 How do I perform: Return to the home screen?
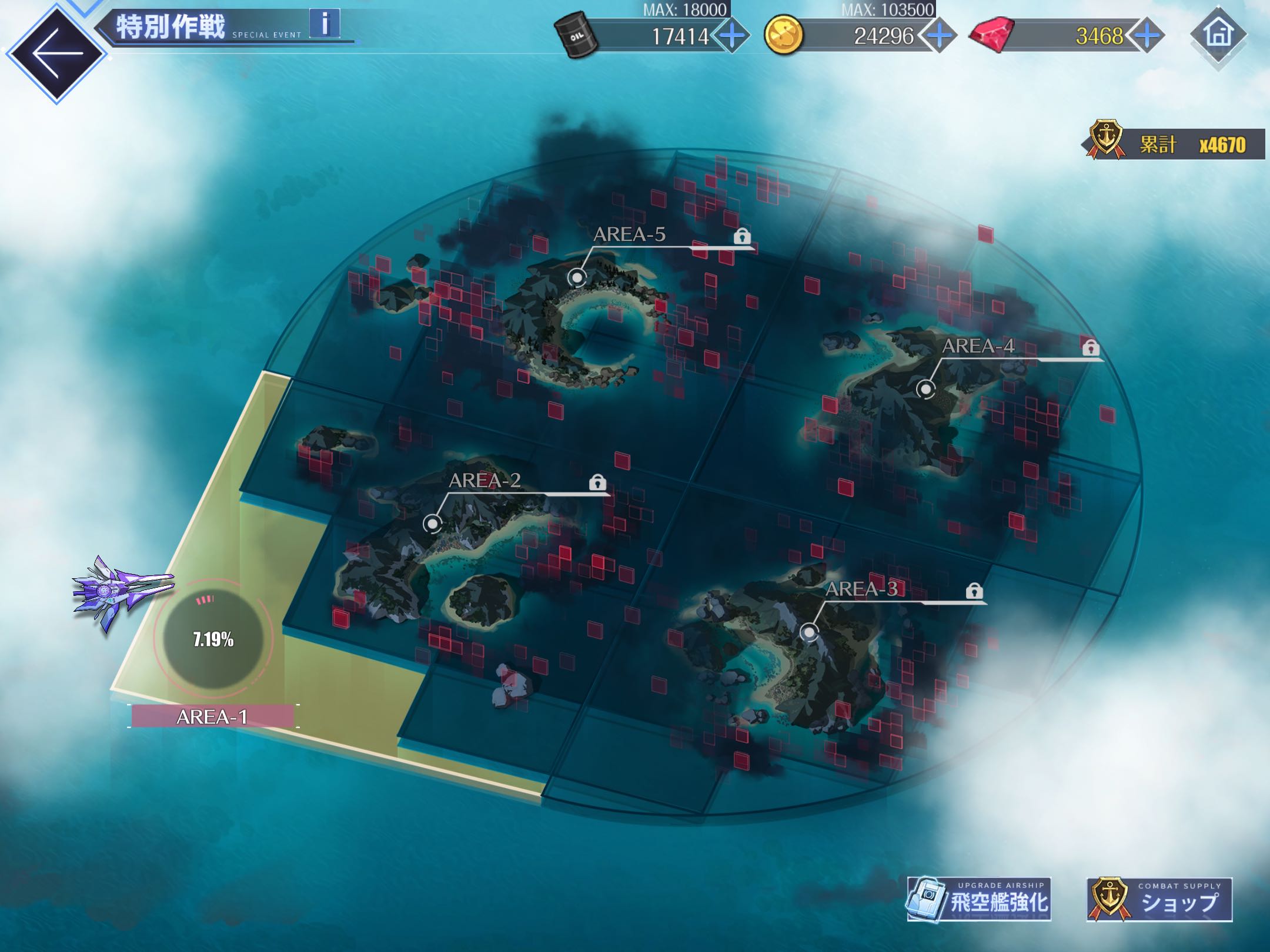pyautogui.click(x=1218, y=34)
